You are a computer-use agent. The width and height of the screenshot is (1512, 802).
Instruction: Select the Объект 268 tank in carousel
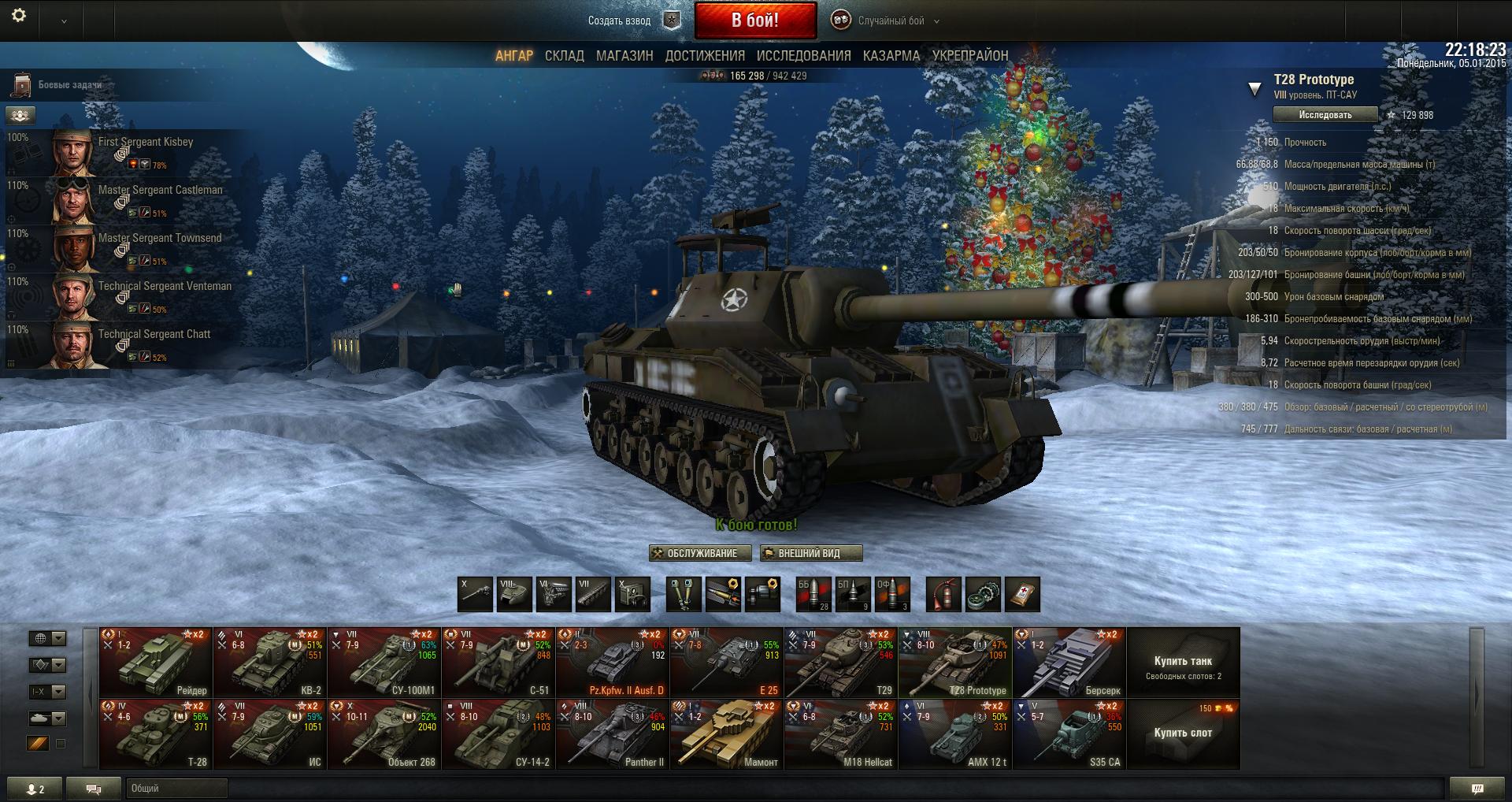(384, 734)
